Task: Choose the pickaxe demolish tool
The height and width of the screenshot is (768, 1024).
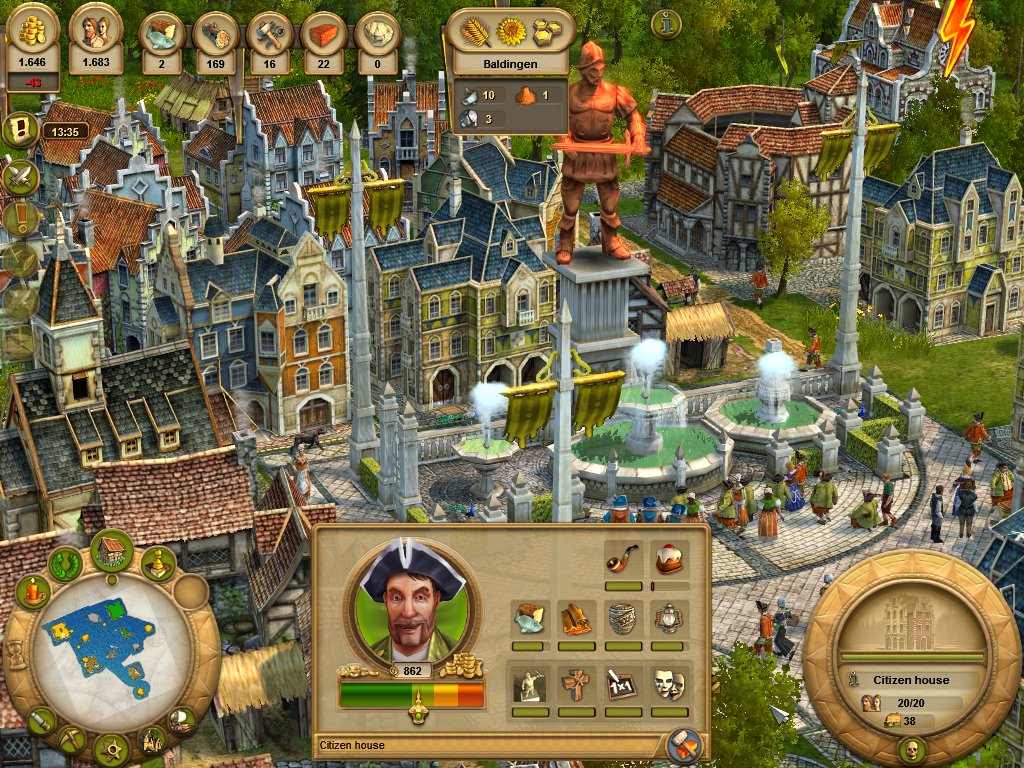Action: pos(72,739)
